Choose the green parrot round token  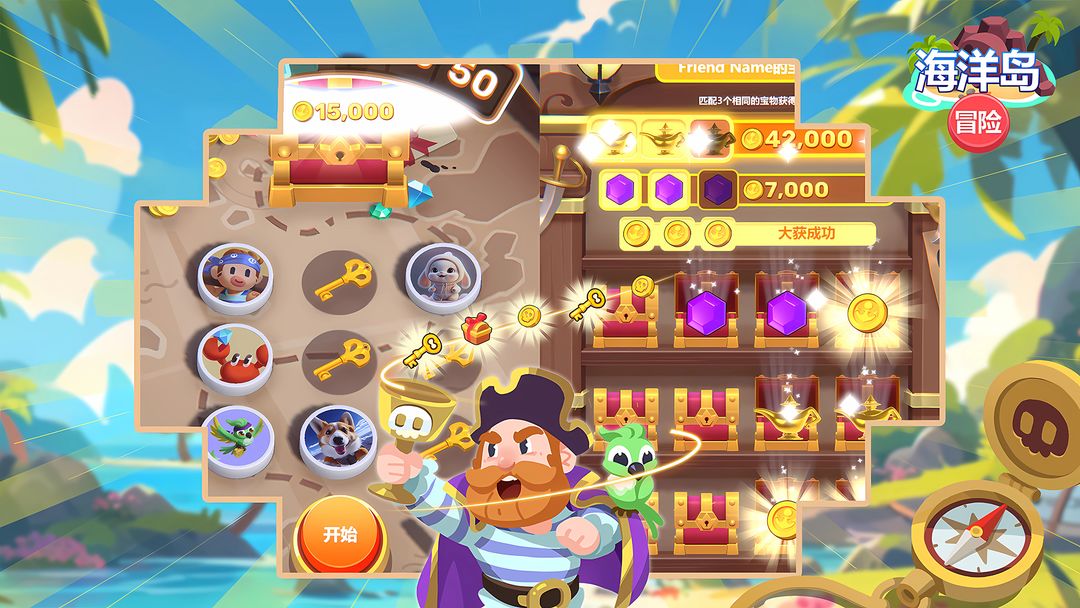click(236, 436)
